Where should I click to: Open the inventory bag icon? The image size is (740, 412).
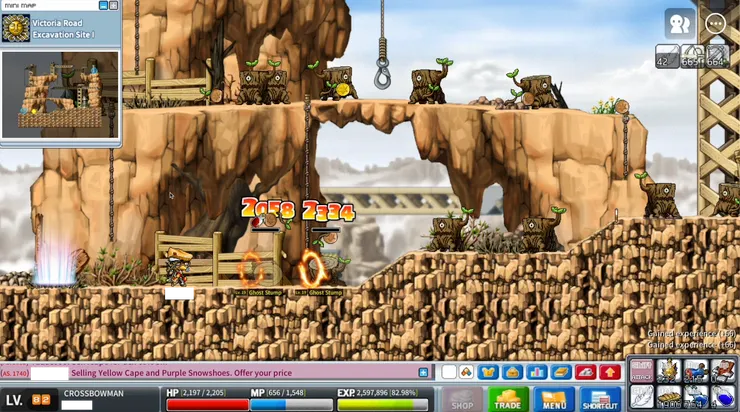(x=512, y=372)
